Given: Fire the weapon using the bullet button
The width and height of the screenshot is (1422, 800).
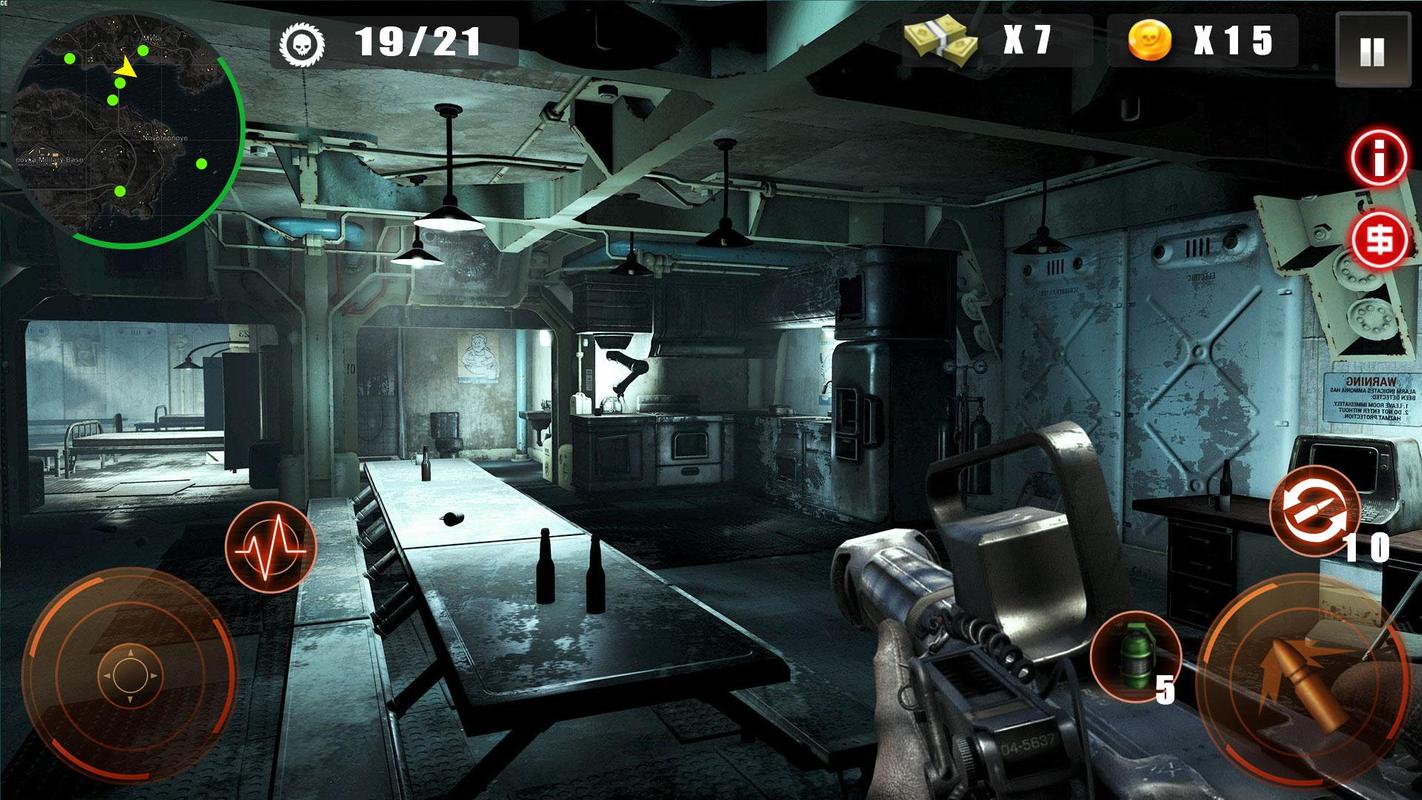Looking at the screenshot, I should tap(1303, 679).
